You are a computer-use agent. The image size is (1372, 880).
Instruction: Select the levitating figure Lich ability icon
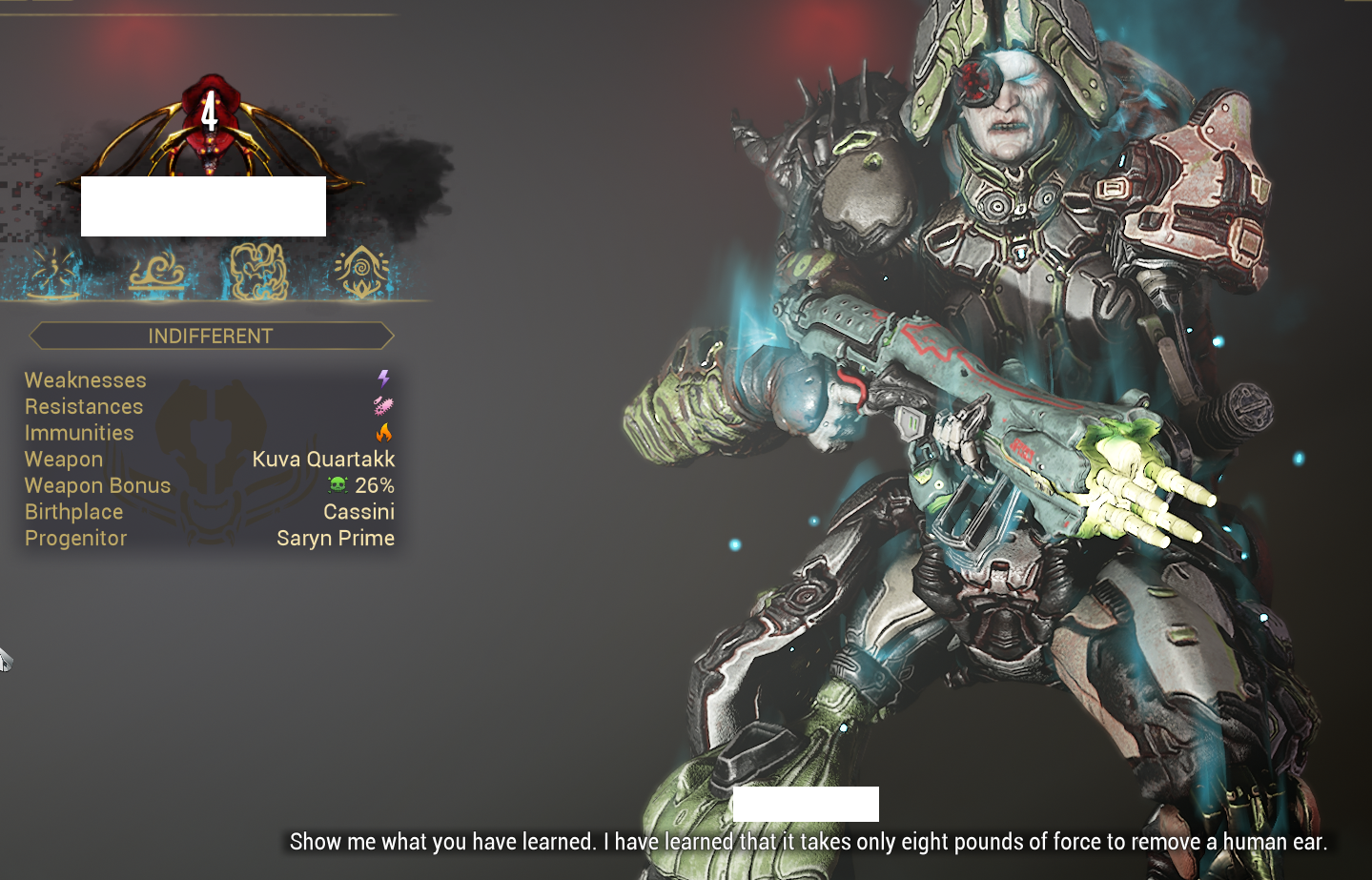(54, 273)
